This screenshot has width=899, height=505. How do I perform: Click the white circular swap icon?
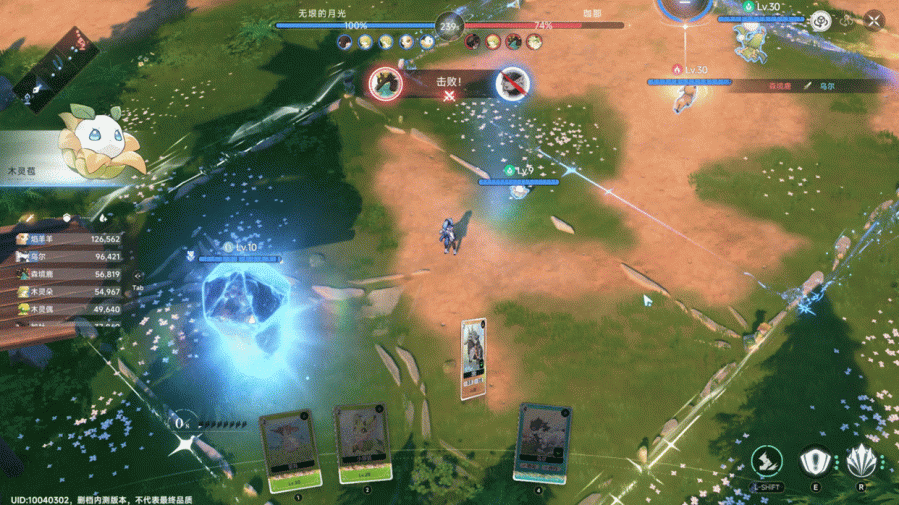point(821,20)
